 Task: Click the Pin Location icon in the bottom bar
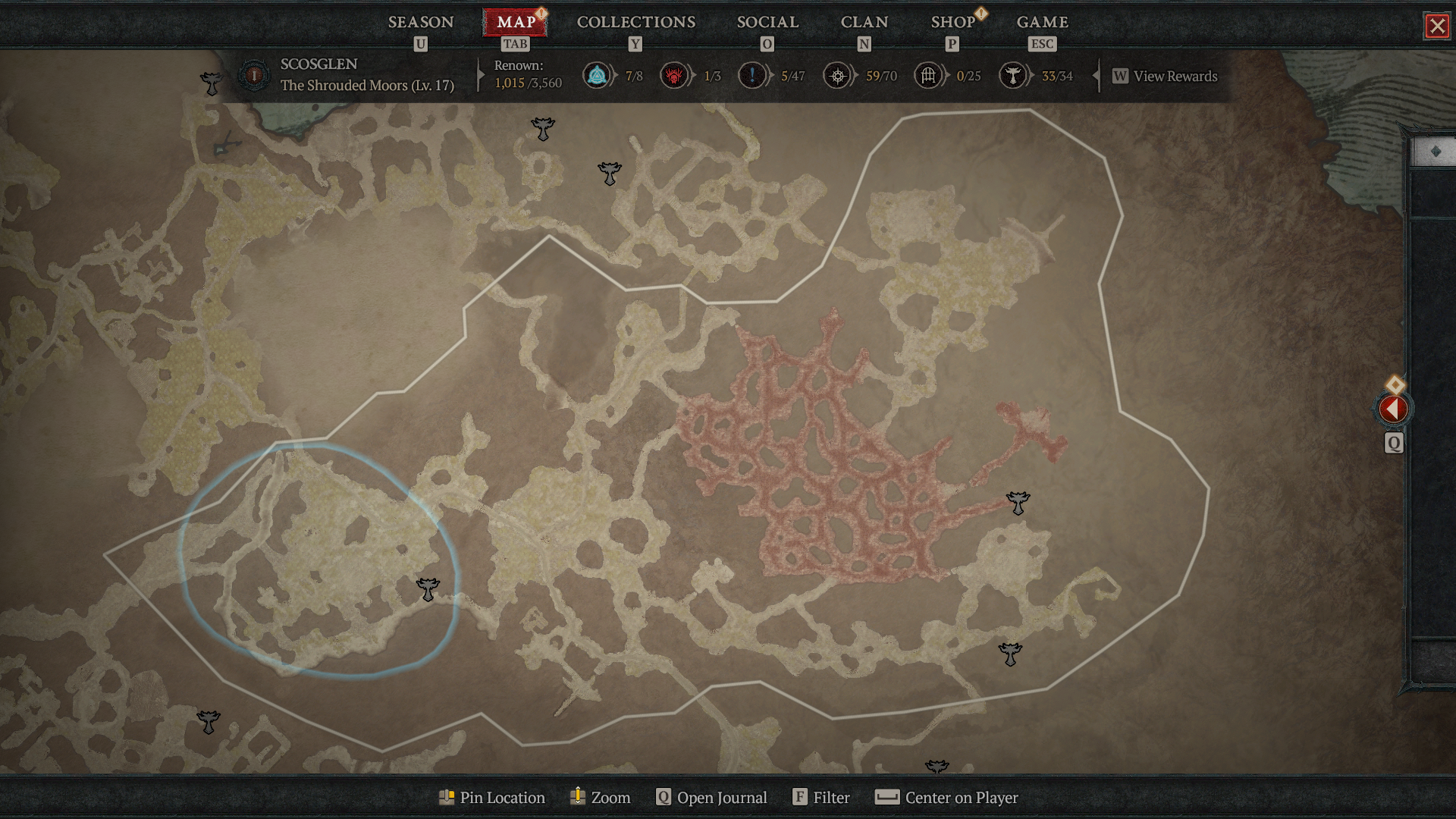pos(448,797)
